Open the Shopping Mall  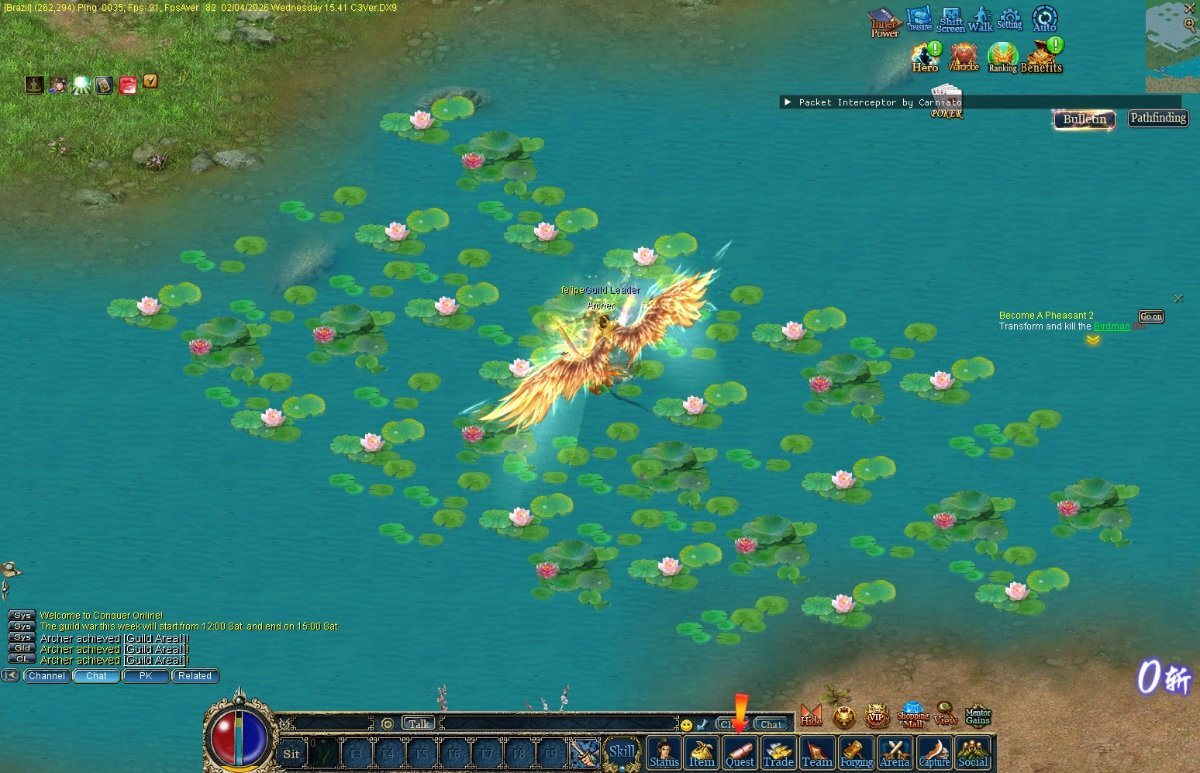pos(913,714)
